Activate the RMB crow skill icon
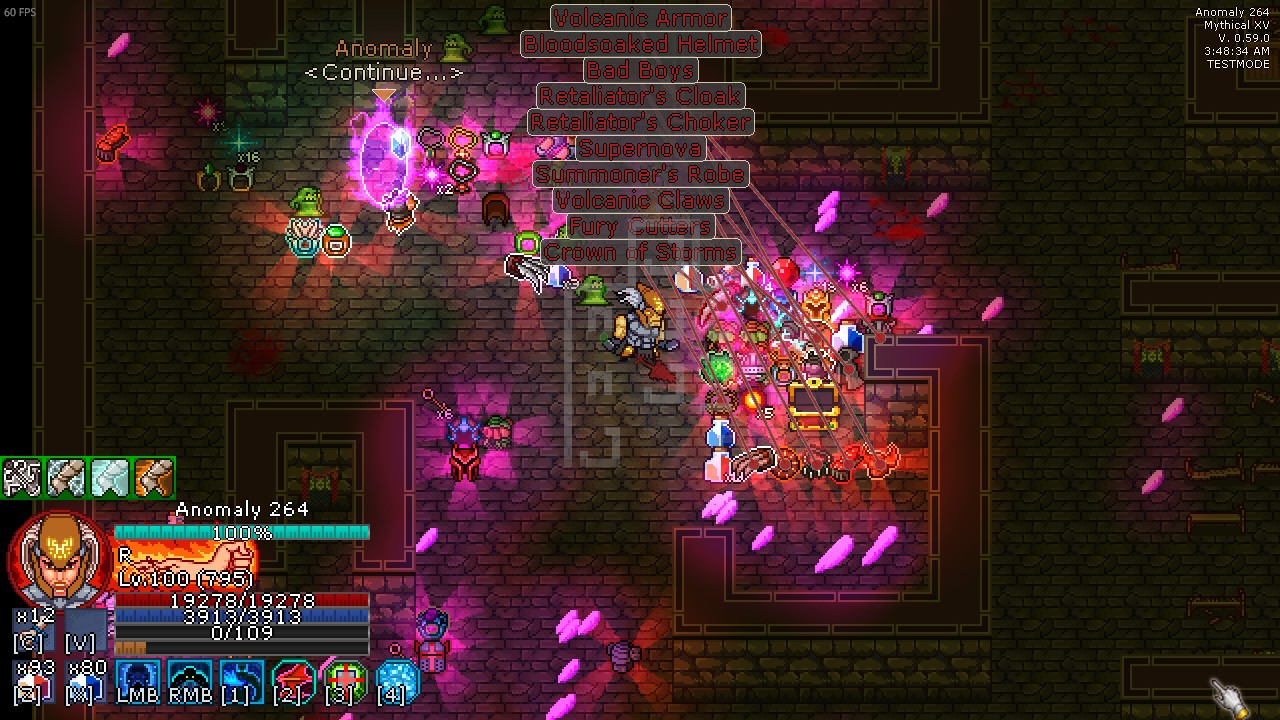The width and height of the screenshot is (1280, 720). click(x=189, y=682)
